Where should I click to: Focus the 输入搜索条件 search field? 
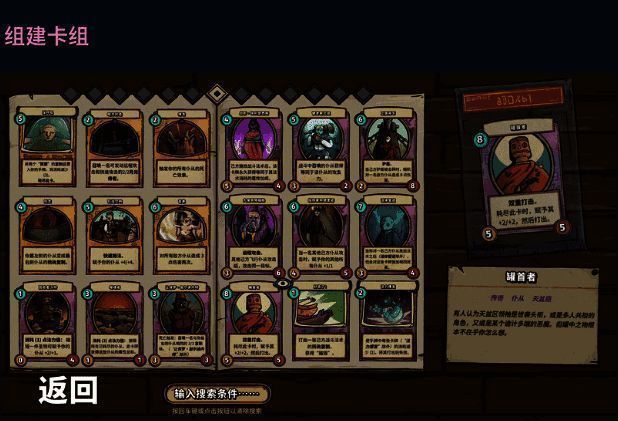217,393
